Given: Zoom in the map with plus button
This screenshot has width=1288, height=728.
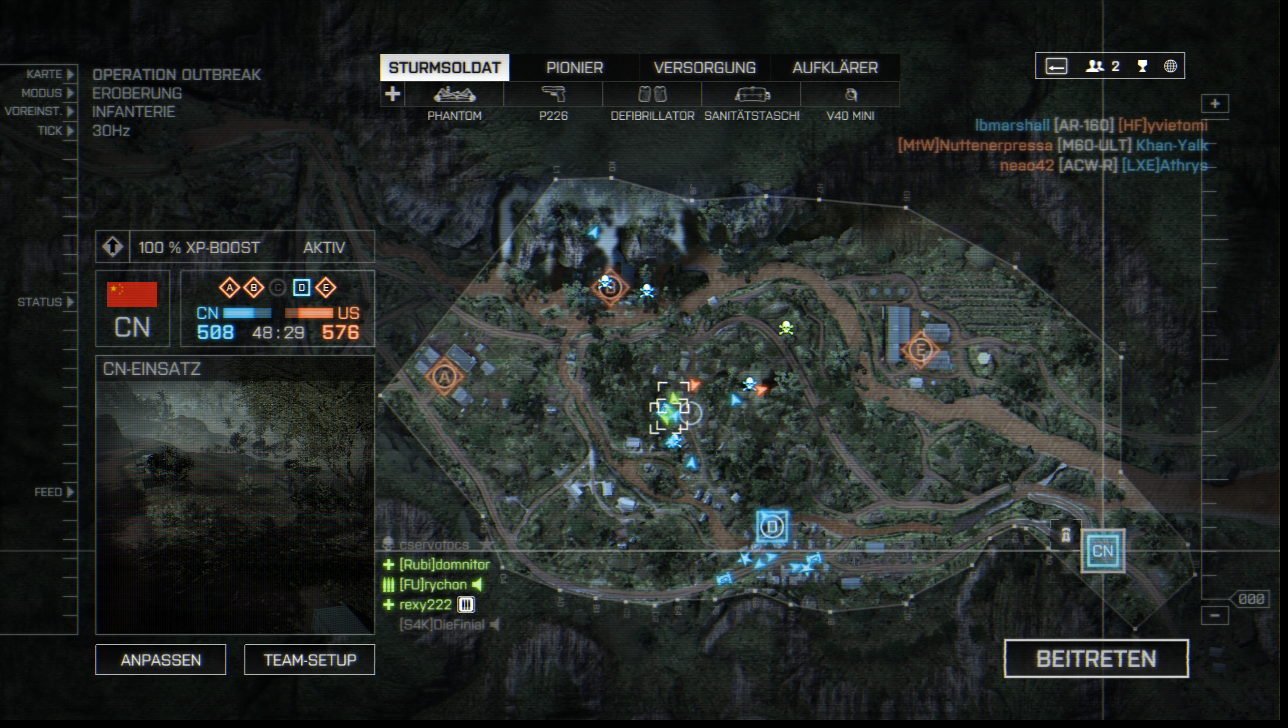Looking at the screenshot, I should point(1215,104).
